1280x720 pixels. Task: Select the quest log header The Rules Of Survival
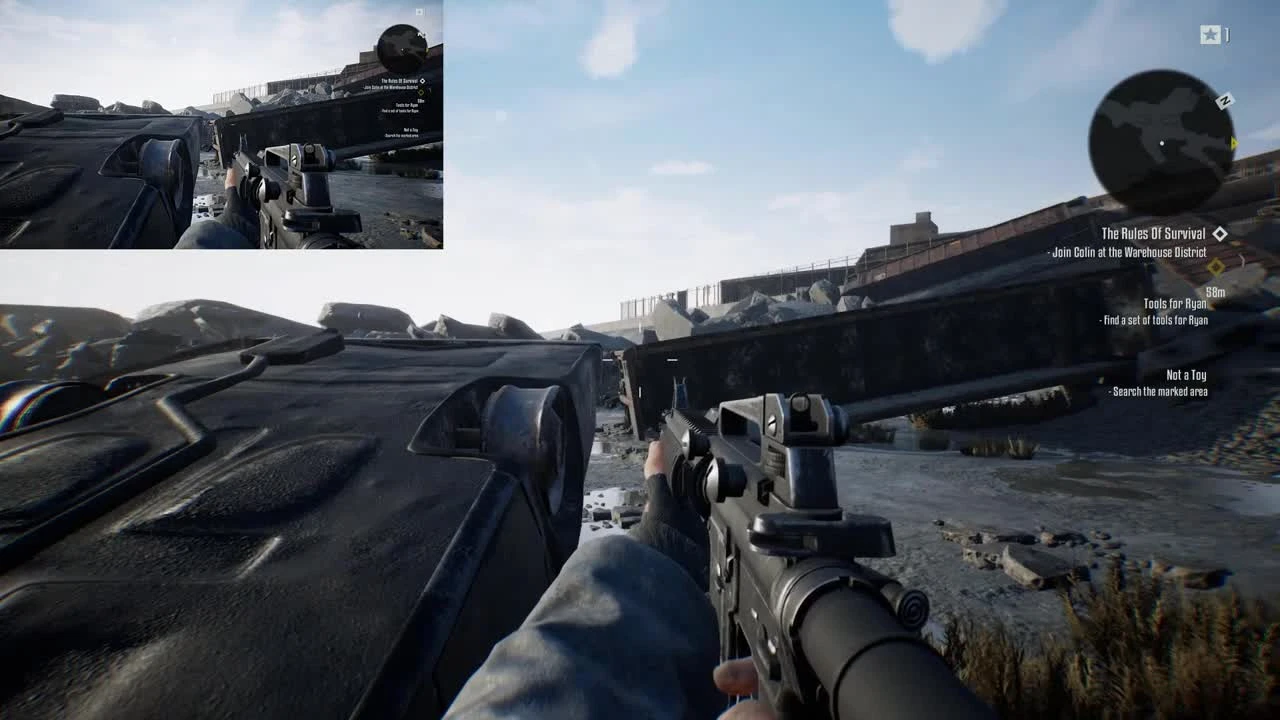click(1152, 232)
